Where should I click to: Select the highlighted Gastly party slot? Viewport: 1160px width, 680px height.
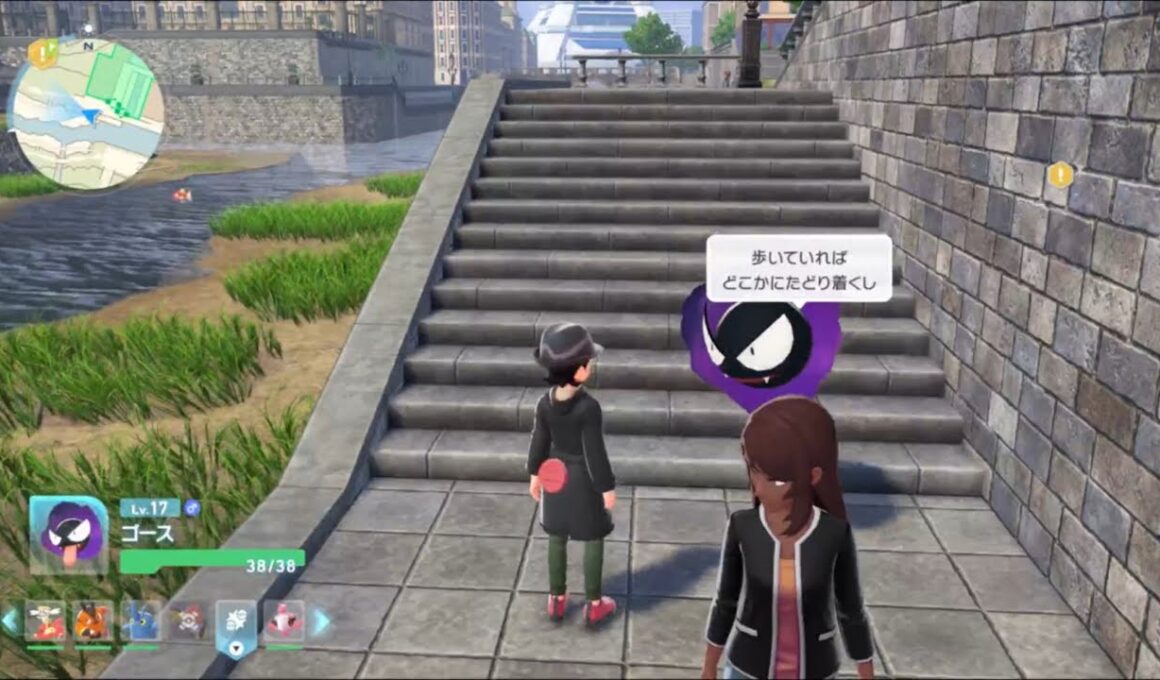click(236, 625)
